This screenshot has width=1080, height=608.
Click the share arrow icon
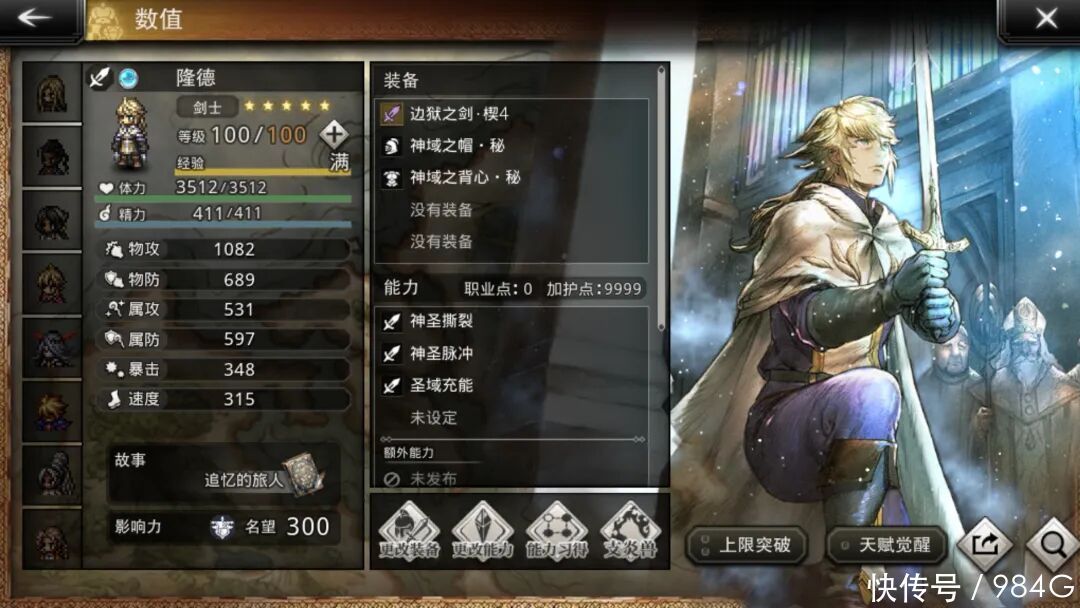tap(983, 545)
